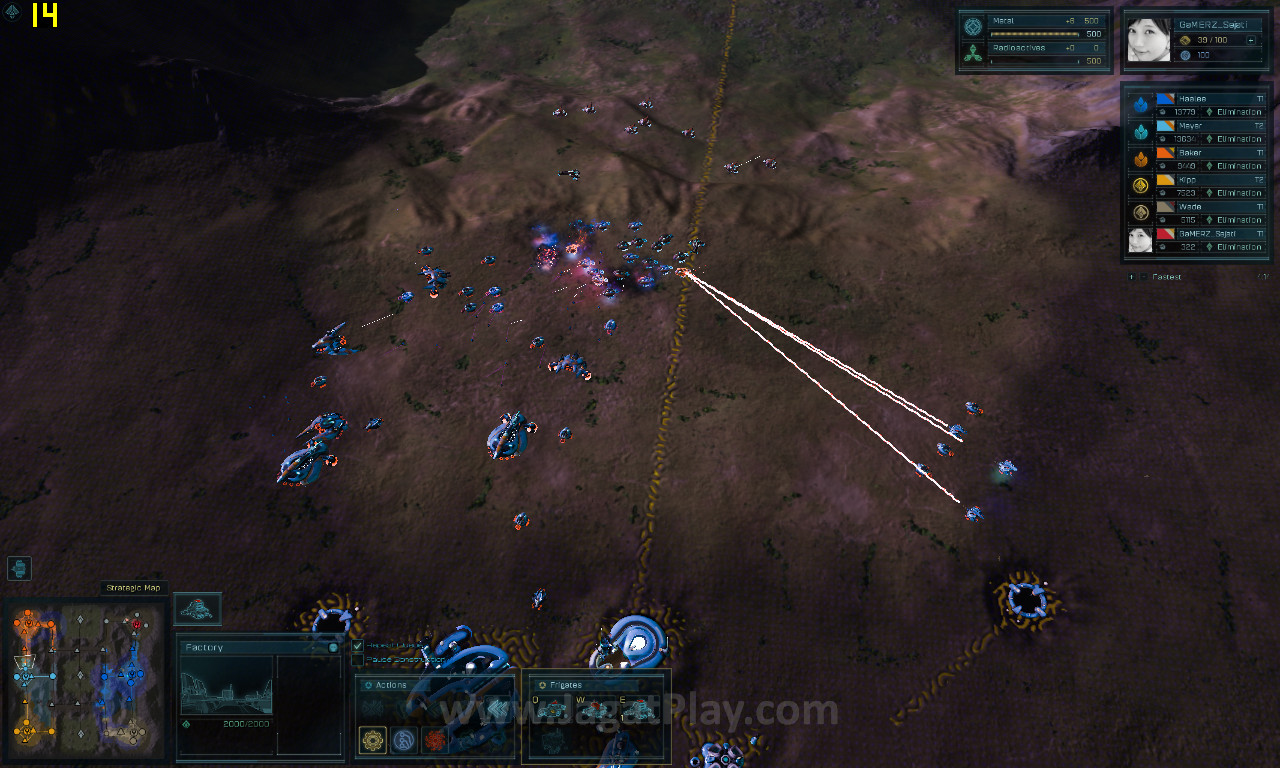Toggle the Repeat Construction checkbox
This screenshot has height=768, width=1280.
click(358, 646)
